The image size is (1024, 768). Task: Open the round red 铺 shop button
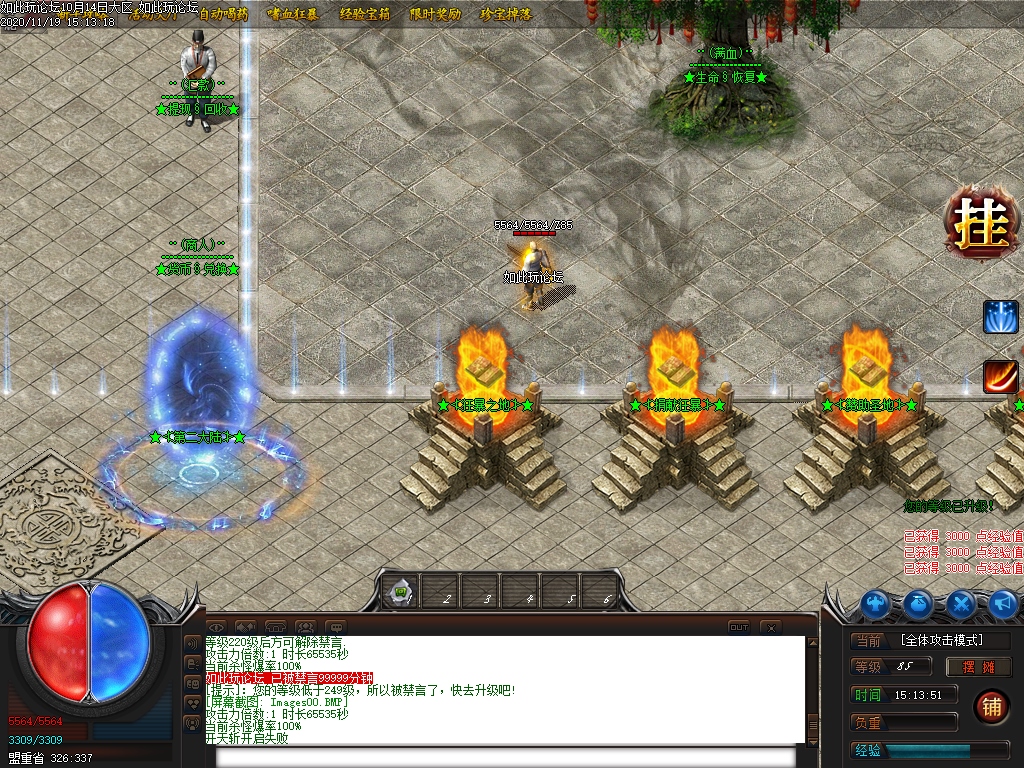tap(991, 706)
